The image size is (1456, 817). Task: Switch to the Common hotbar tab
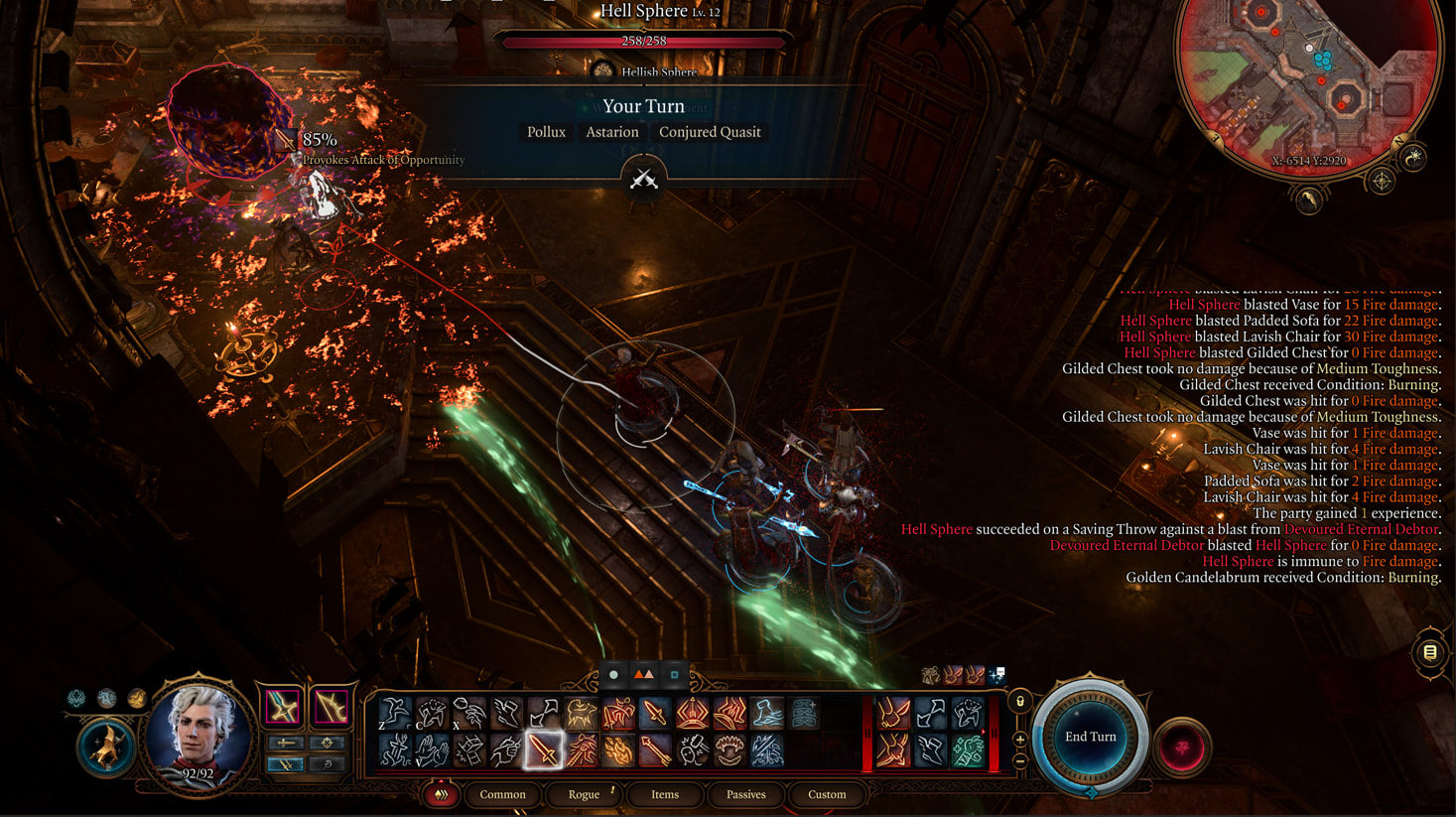(x=502, y=794)
